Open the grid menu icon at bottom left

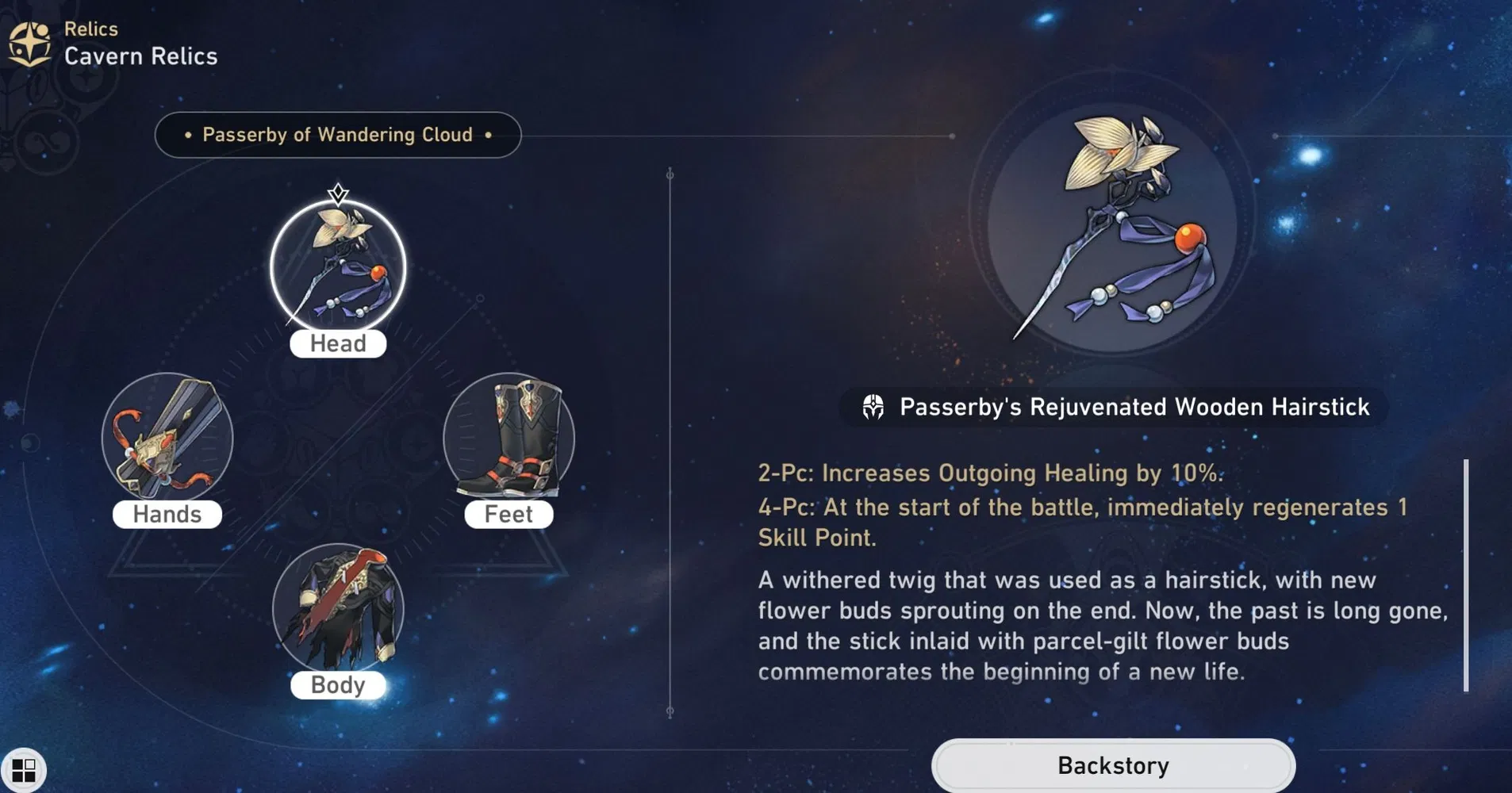pos(26,768)
